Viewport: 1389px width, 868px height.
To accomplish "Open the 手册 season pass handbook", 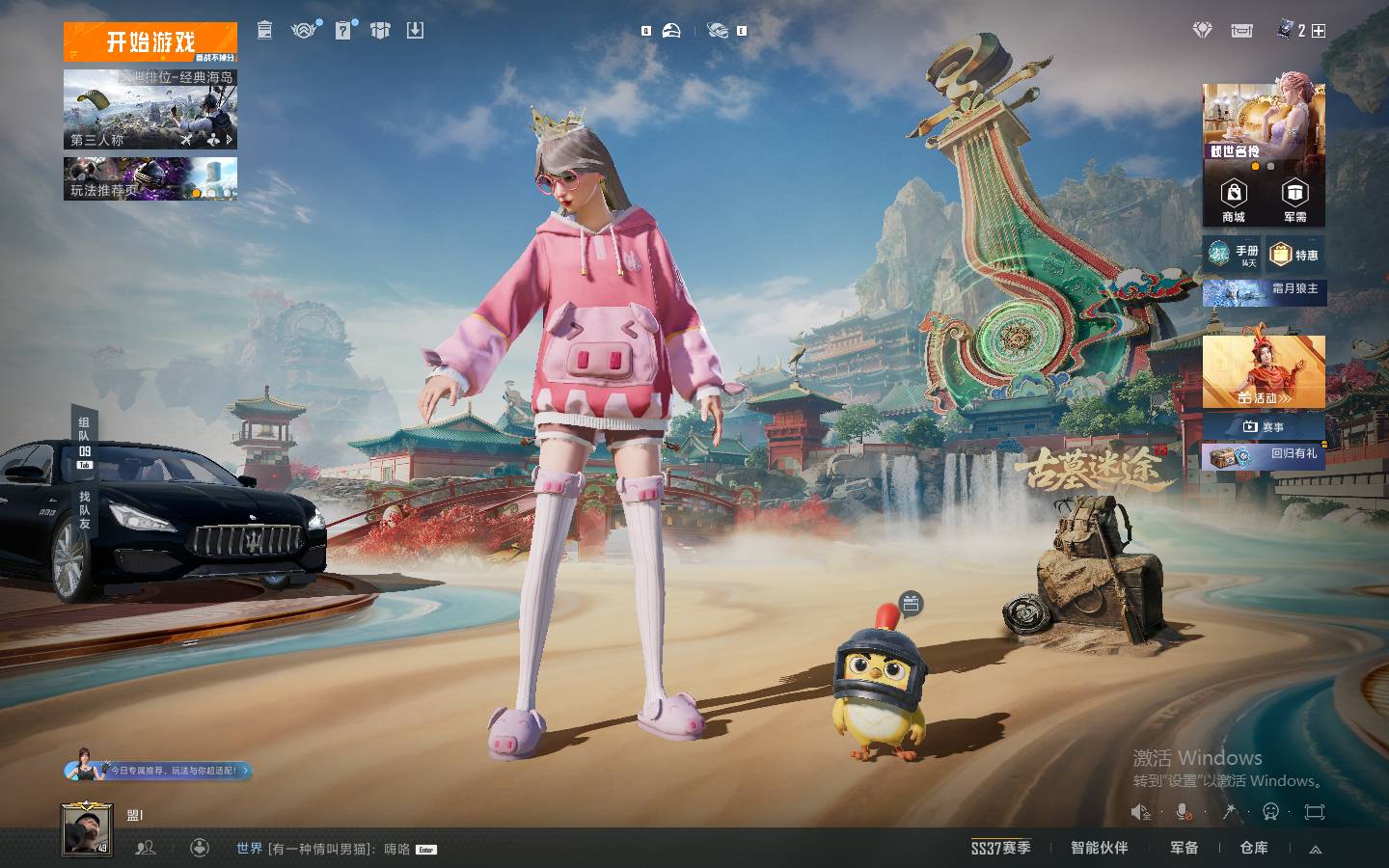I will [x=1234, y=255].
